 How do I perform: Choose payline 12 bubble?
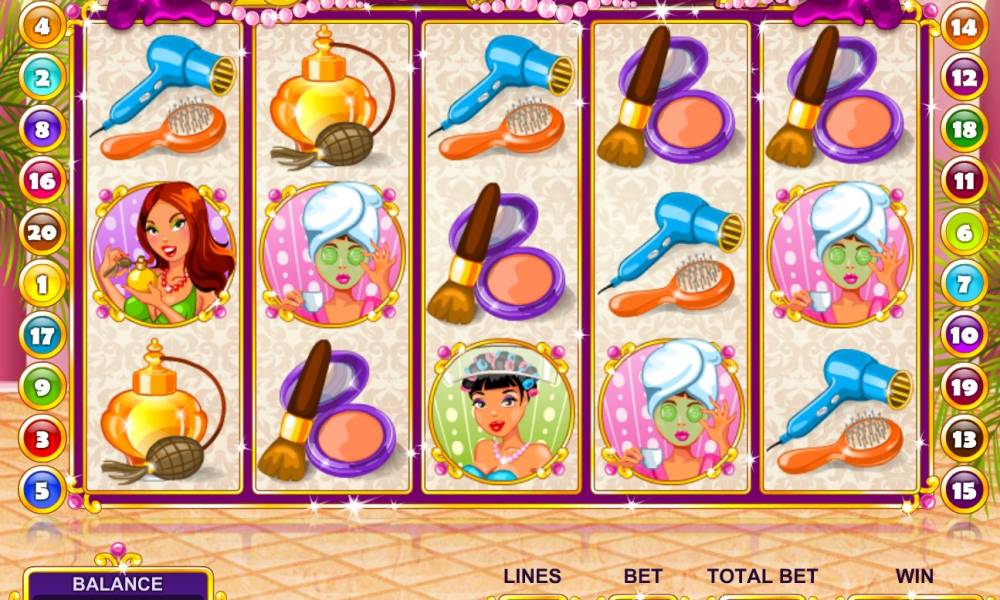click(964, 78)
